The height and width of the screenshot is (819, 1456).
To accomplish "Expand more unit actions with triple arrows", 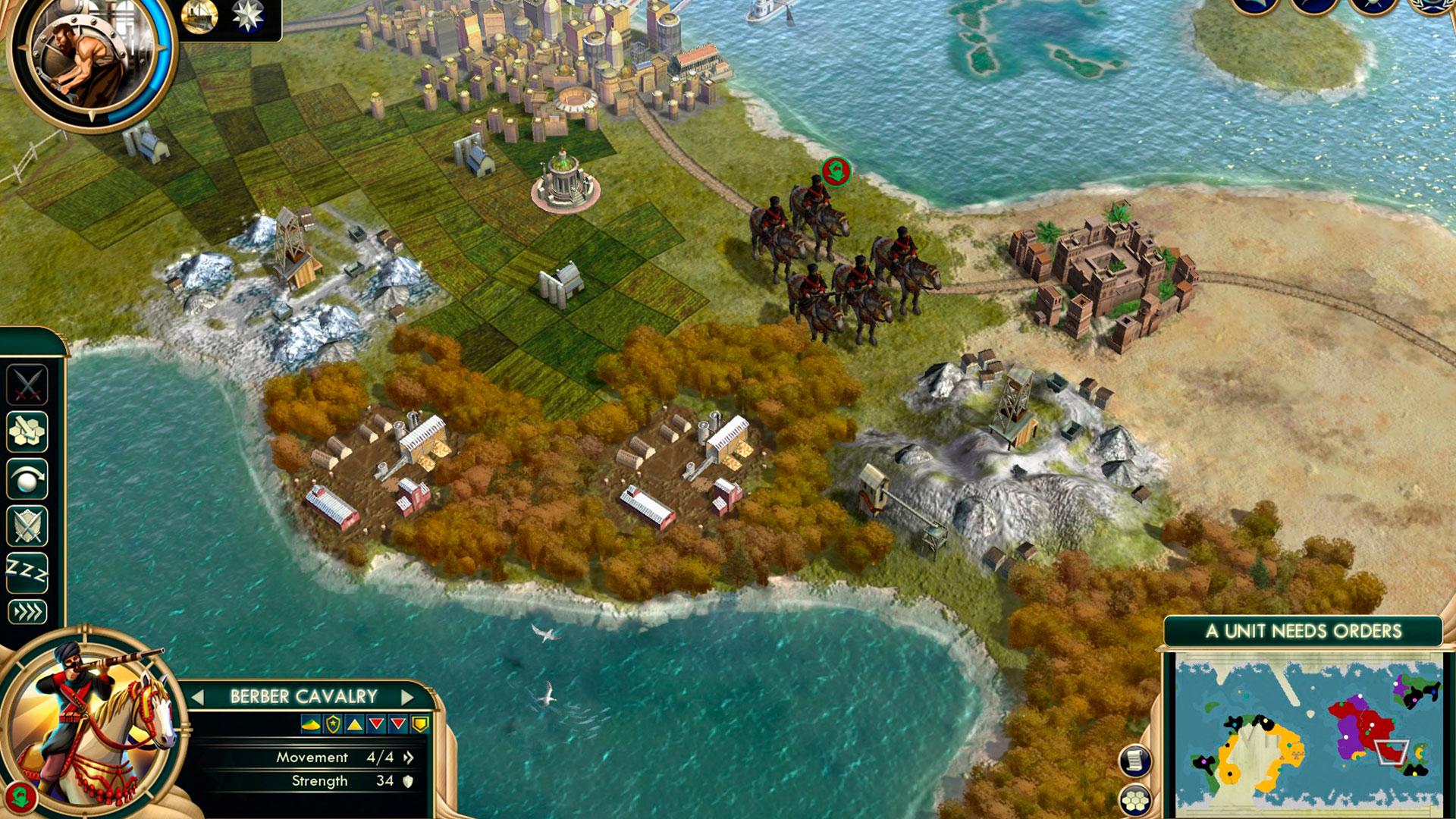I will (27, 612).
